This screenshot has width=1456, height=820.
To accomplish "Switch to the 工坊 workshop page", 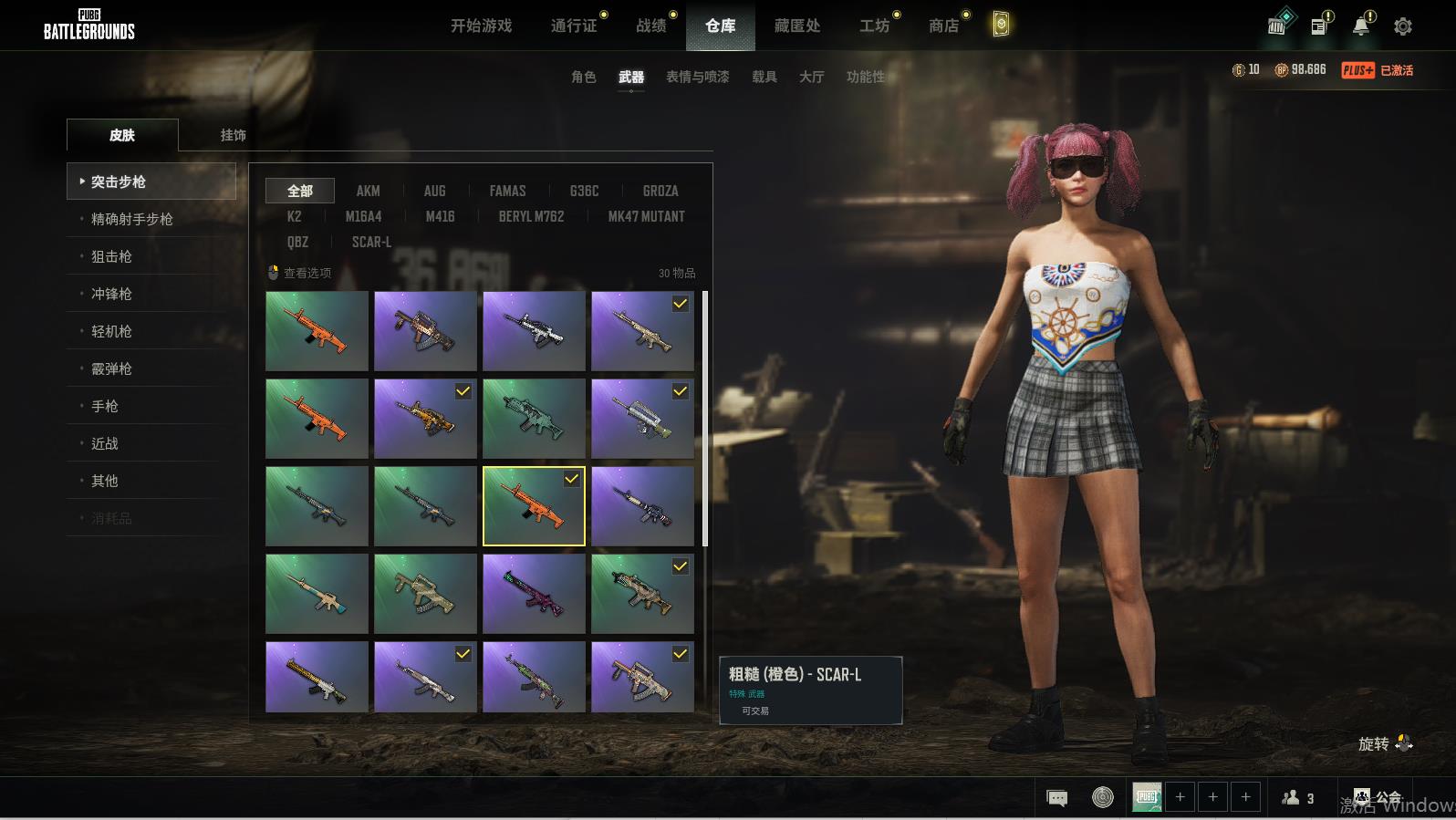I will click(874, 26).
